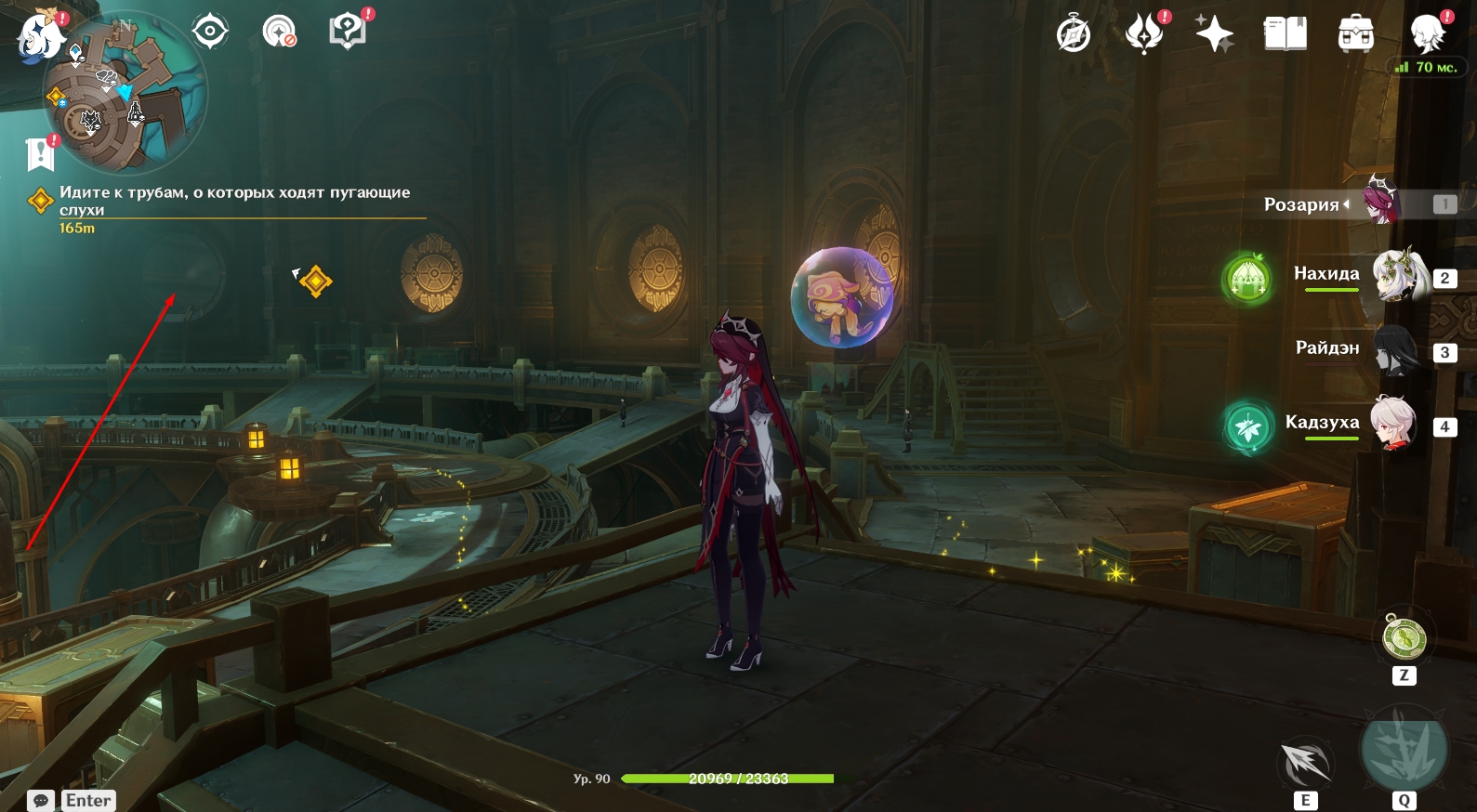The width and height of the screenshot is (1477, 812).
Task: Open the inventory backpack
Action: coord(1355,35)
